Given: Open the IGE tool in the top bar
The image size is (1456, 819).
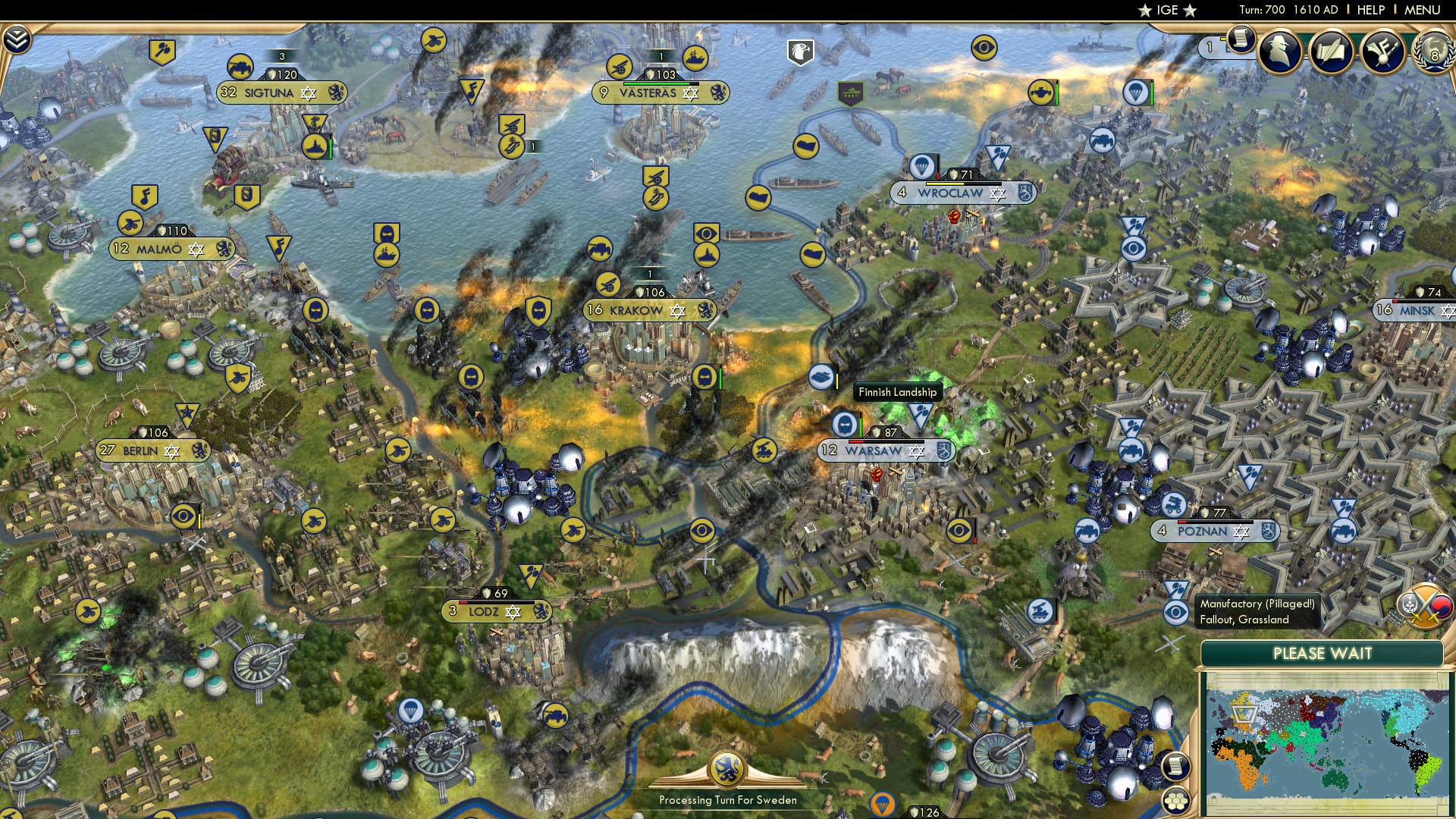Looking at the screenshot, I should (1166, 11).
